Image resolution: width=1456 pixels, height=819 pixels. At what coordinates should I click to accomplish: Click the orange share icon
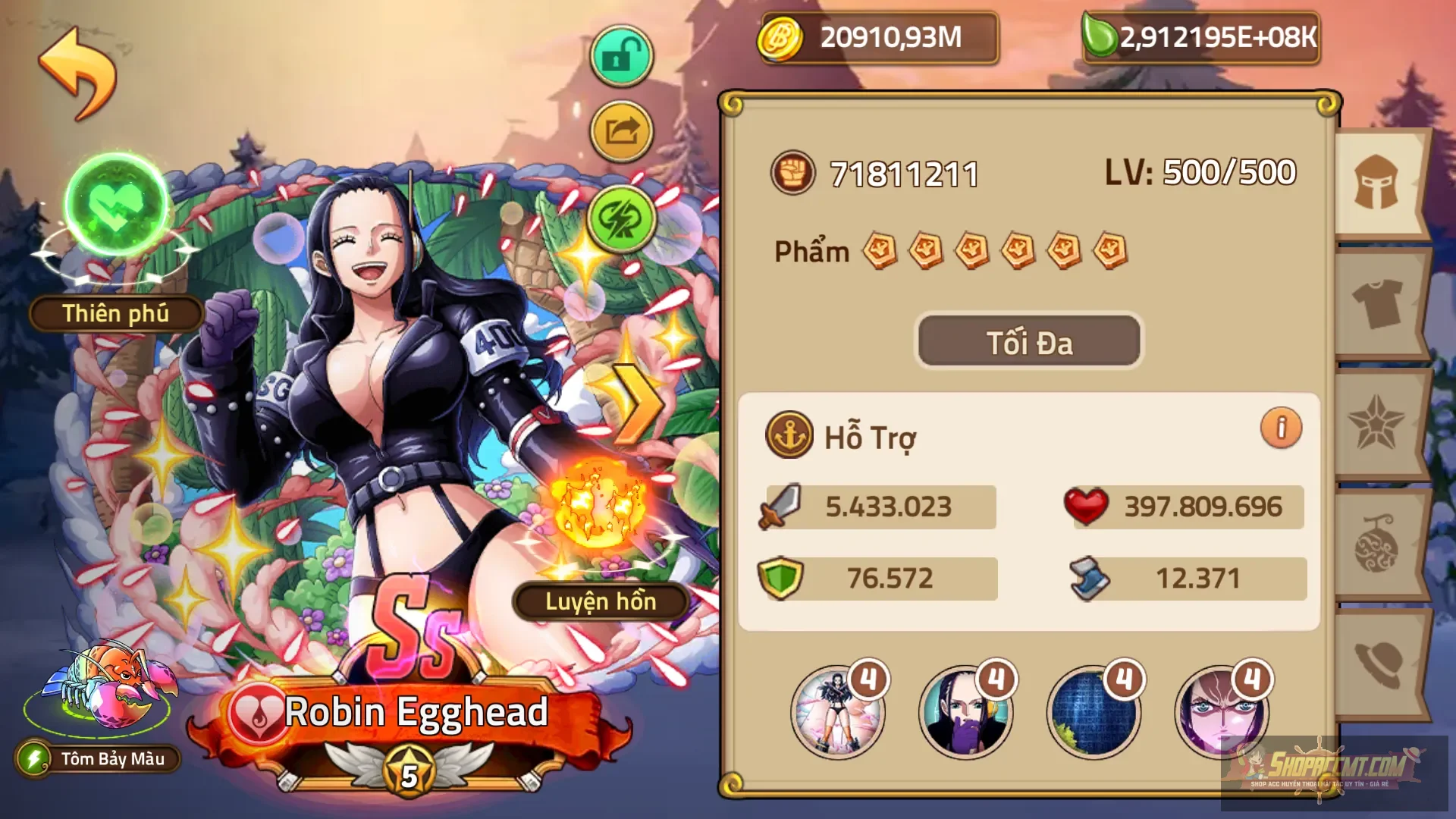[x=620, y=129]
